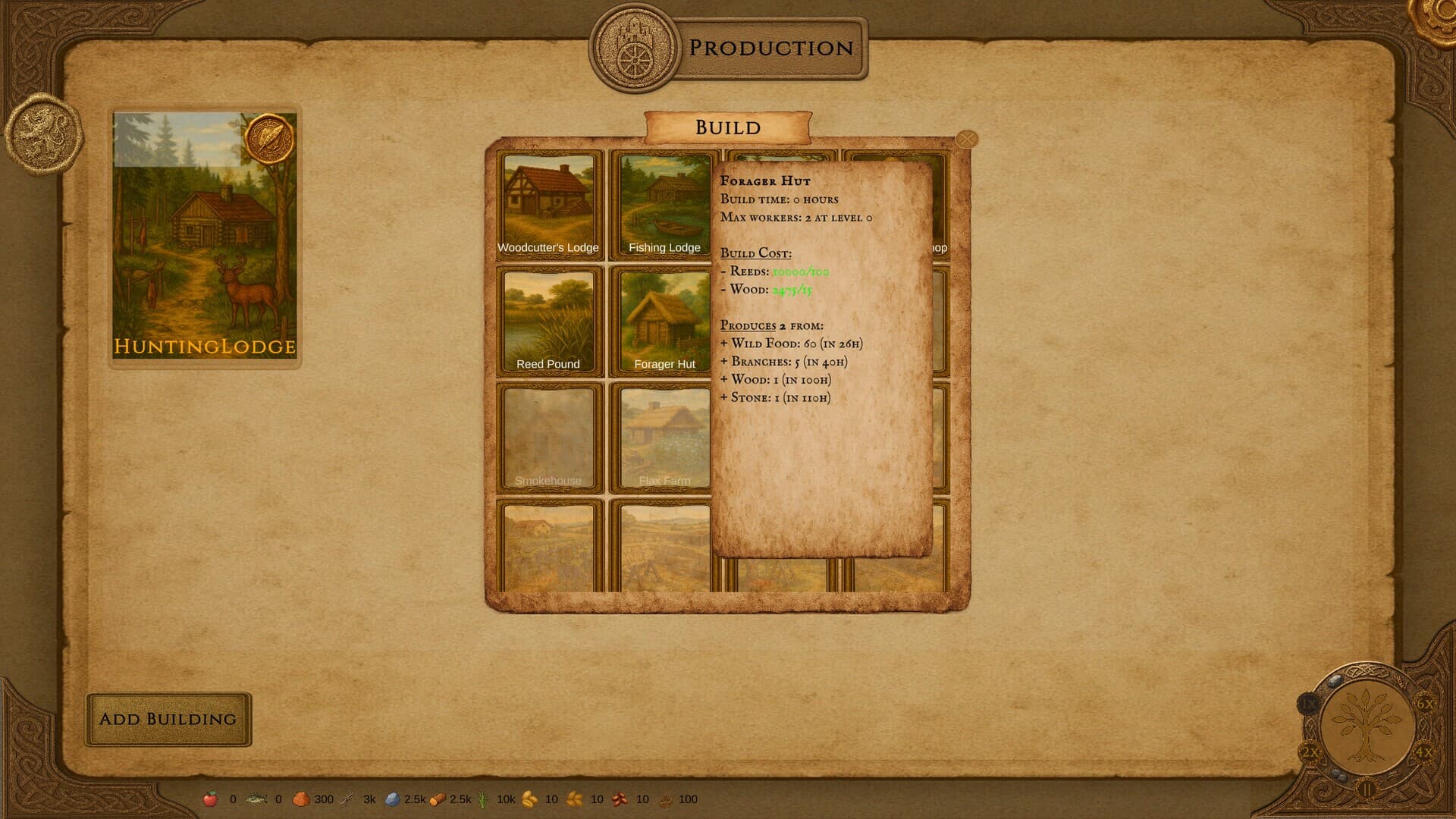
Task: Switch game speed to 6x
Action: click(1425, 704)
